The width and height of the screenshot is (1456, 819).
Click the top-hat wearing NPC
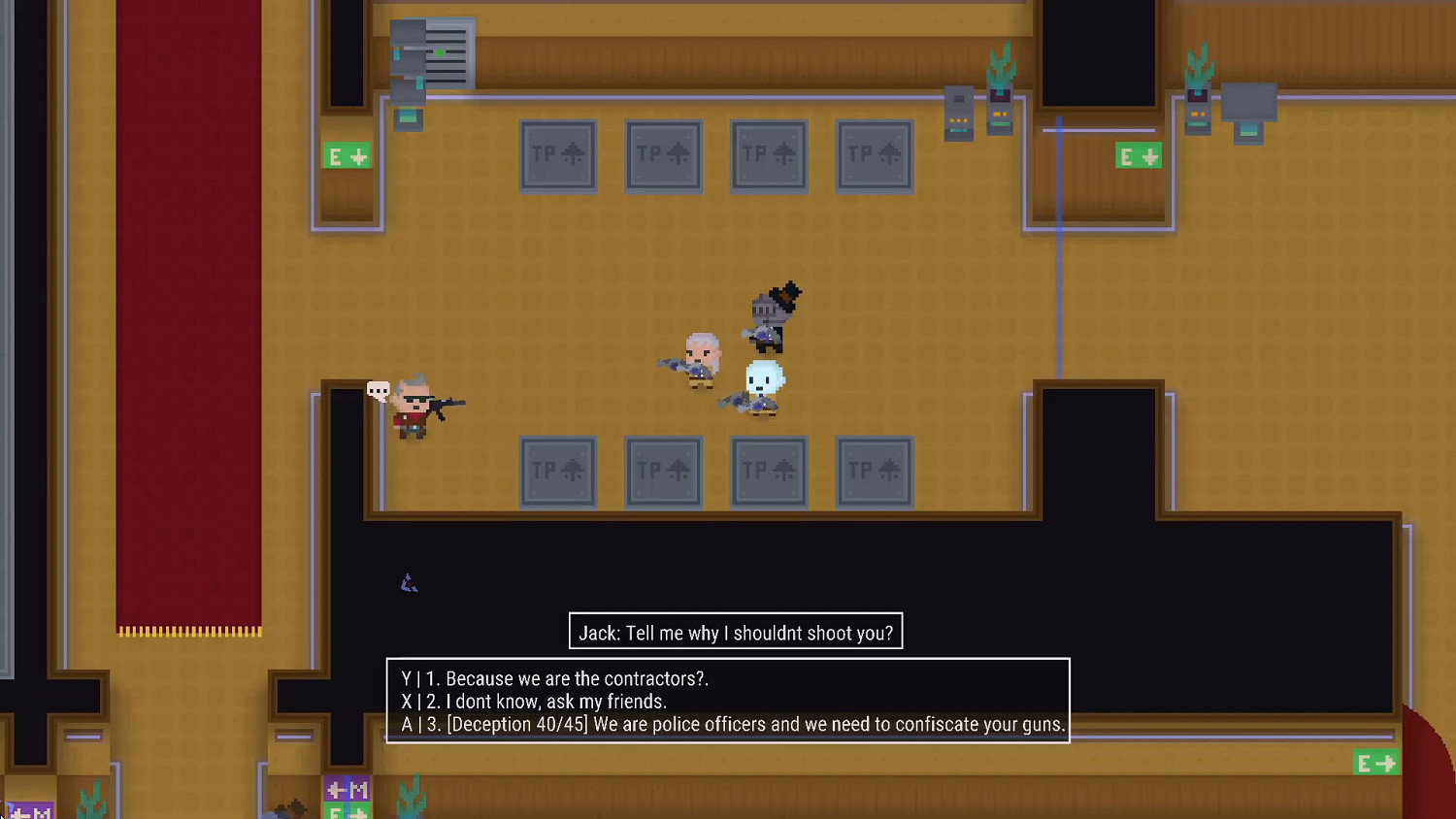772,315
